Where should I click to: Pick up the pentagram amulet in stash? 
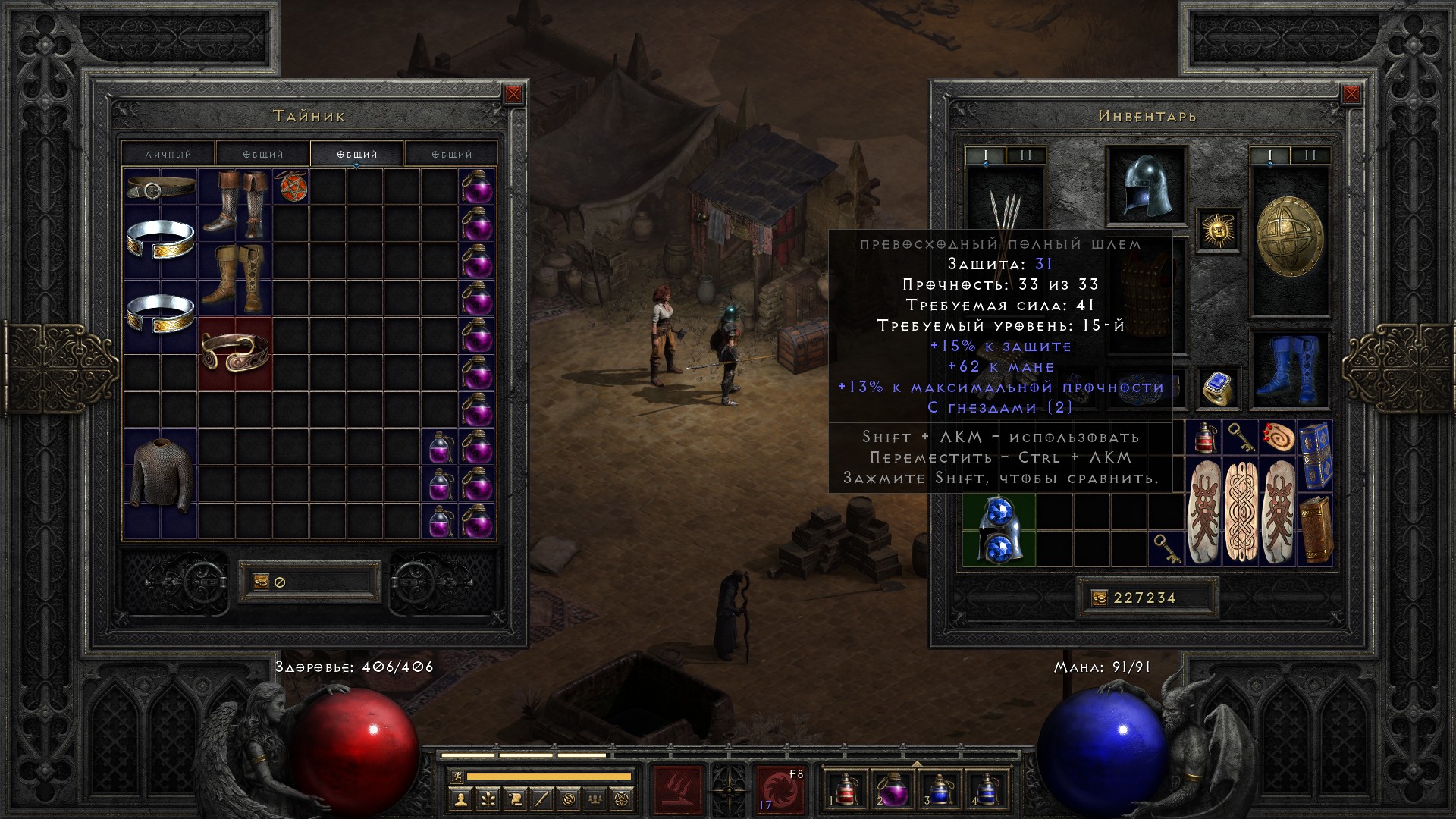[x=290, y=187]
